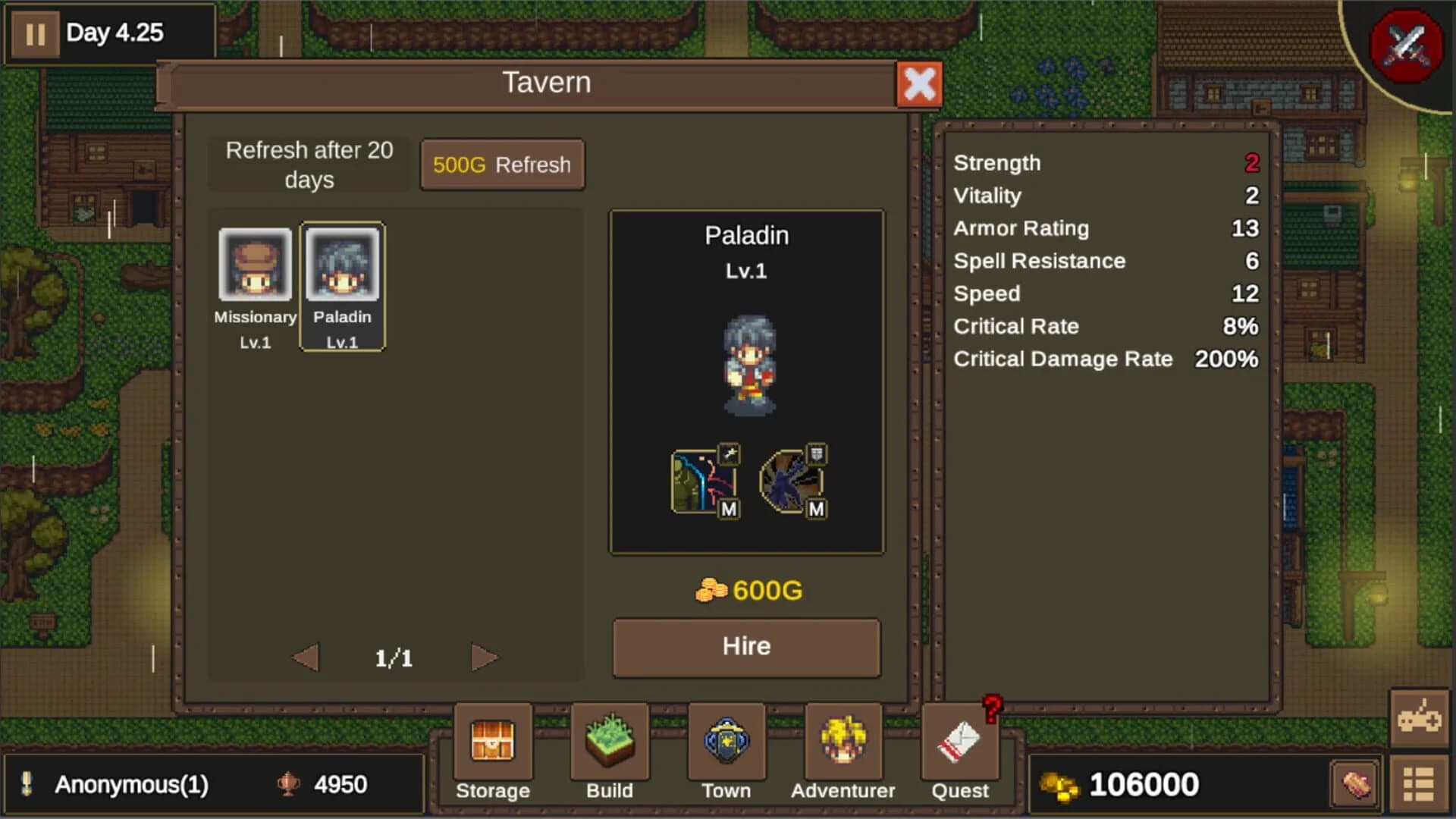The image size is (1456, 819).
Task: Inspect the Paladin's first skill icon
Action: click(701, 482)
